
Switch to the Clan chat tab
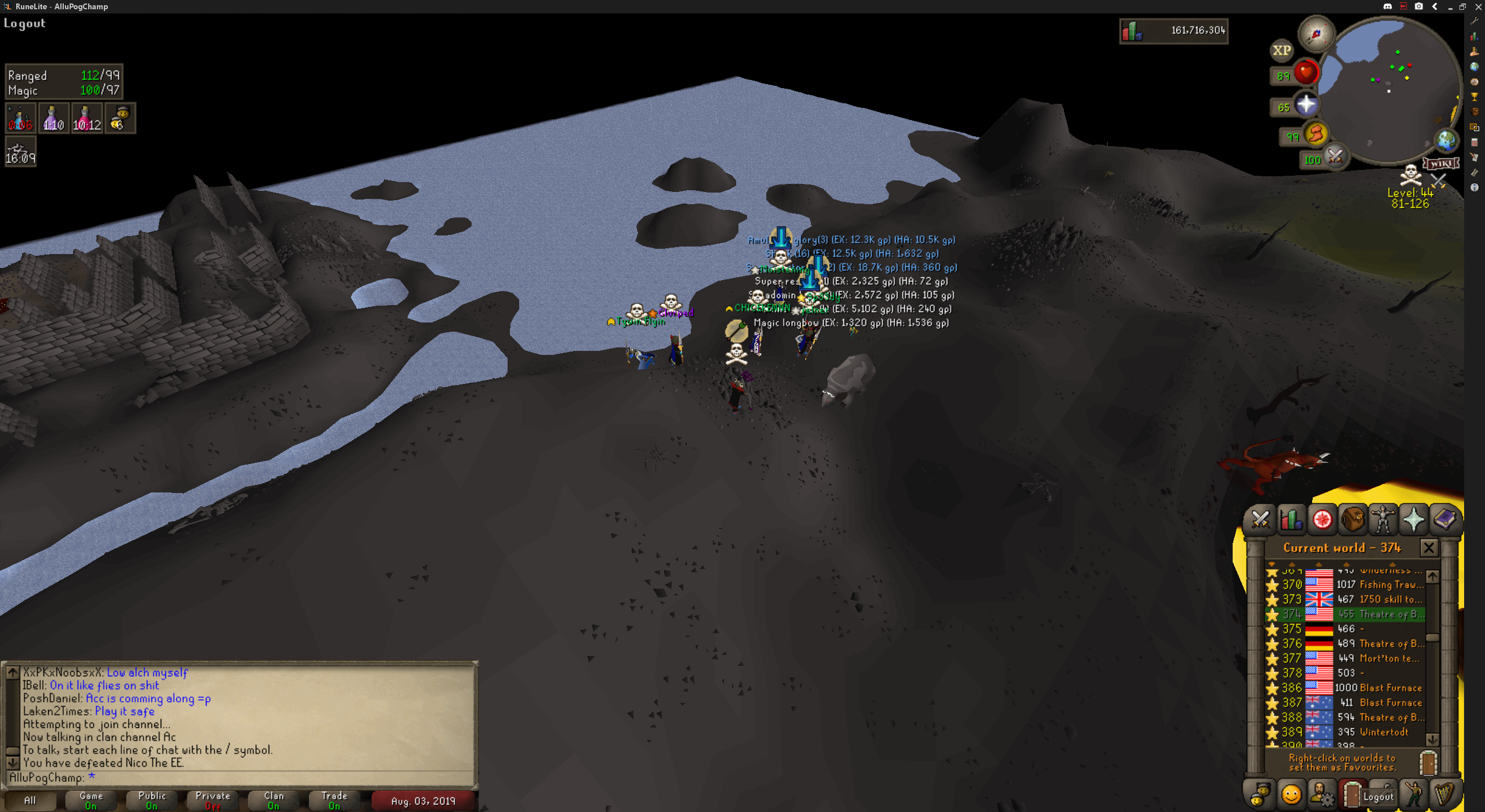click(x=274, y=800)
